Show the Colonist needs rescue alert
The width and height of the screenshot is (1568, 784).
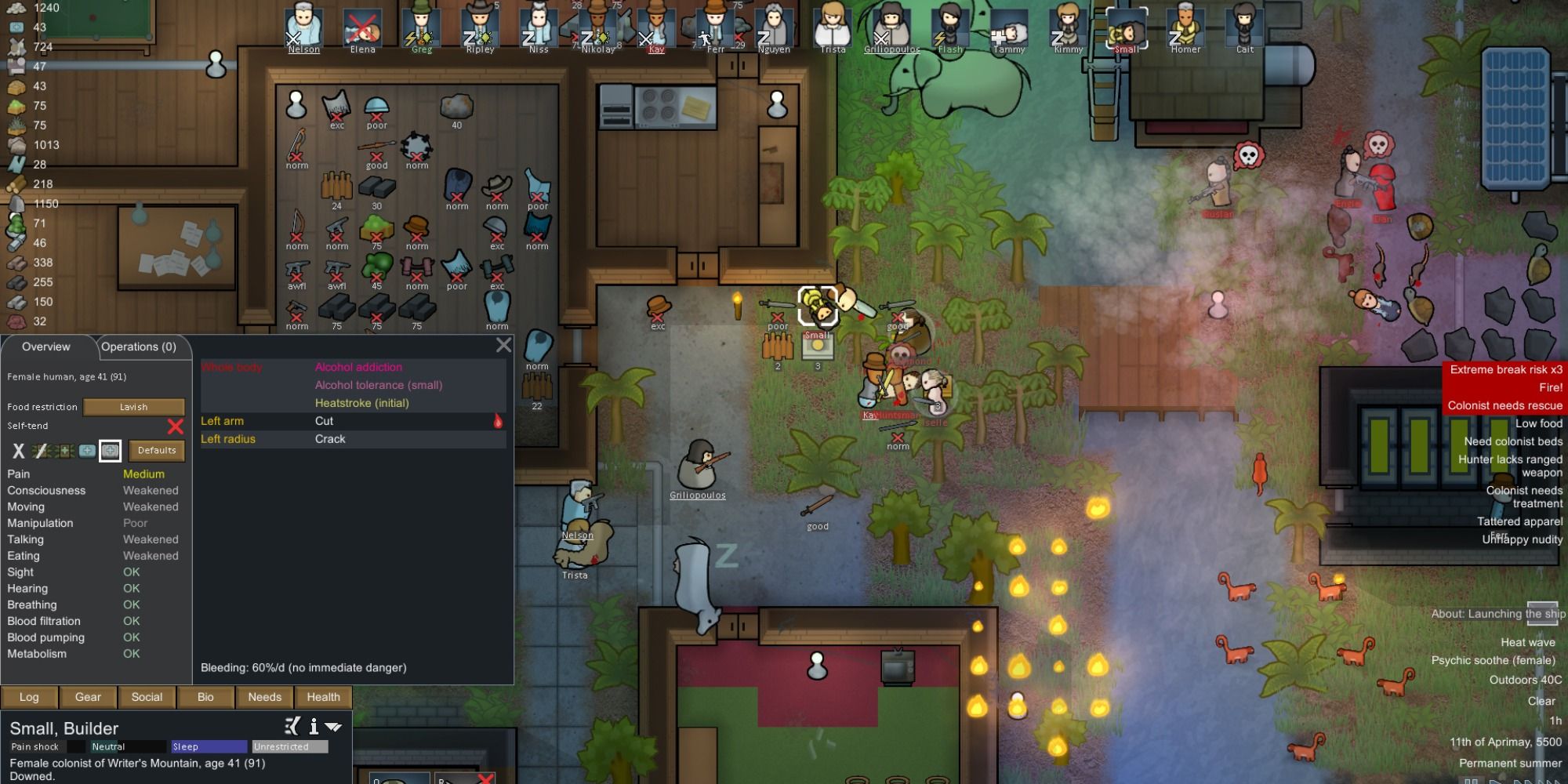[x=1504, y=406]
